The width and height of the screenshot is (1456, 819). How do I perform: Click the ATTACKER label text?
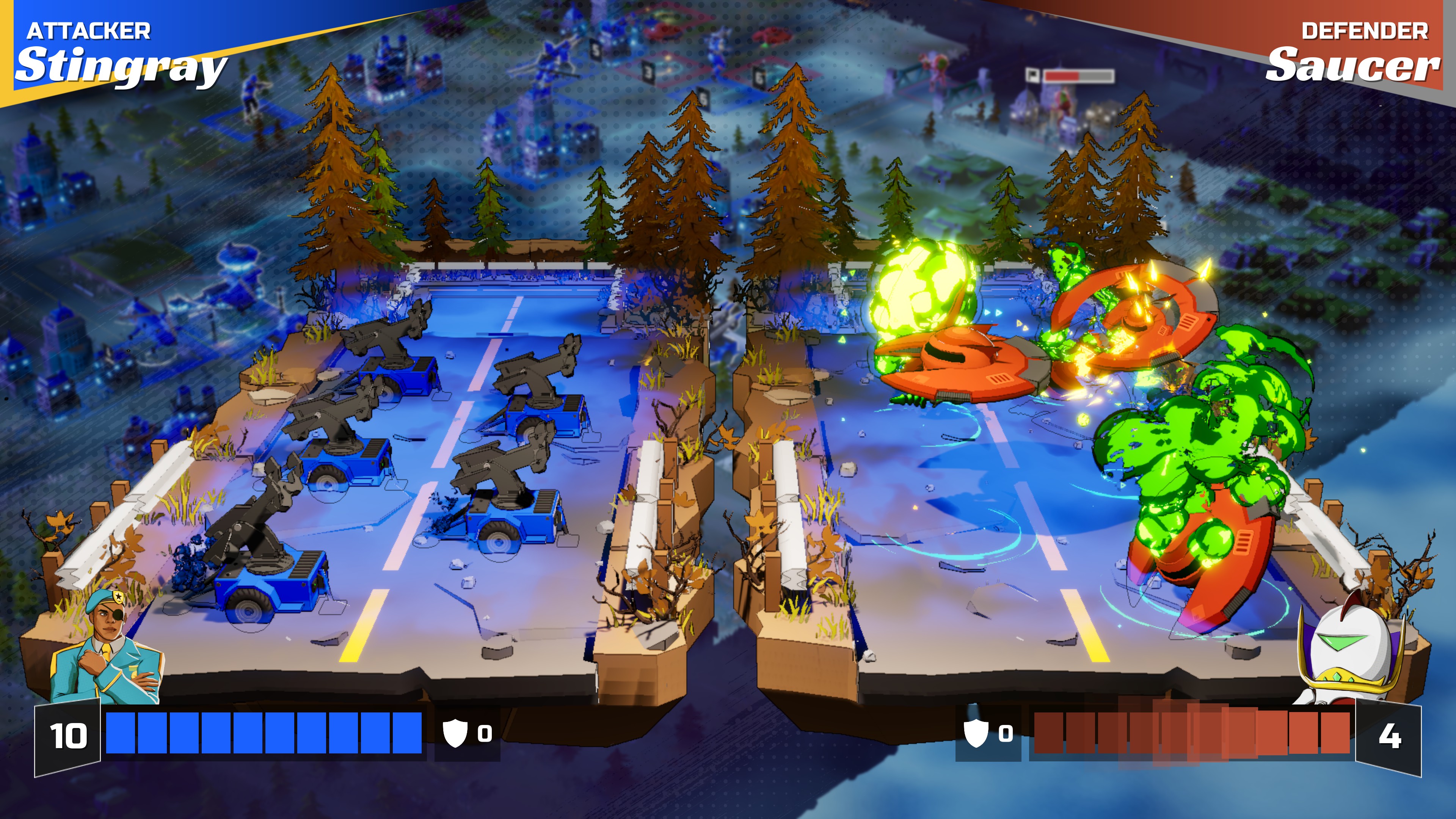(89, 31)
